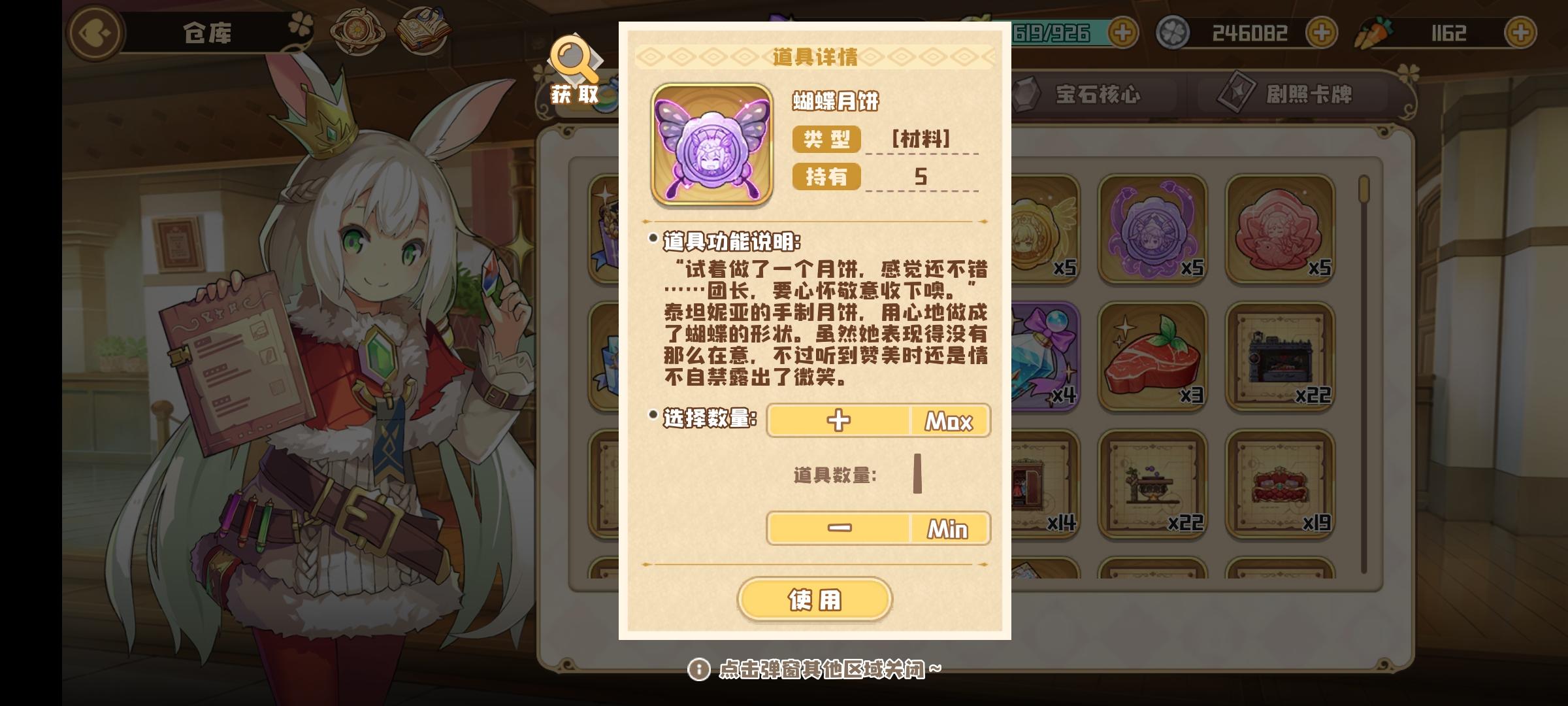This screenshot has width=1568, height=706.
Task: Click Min to reset the quantity
Action: [x=949, y=528]
